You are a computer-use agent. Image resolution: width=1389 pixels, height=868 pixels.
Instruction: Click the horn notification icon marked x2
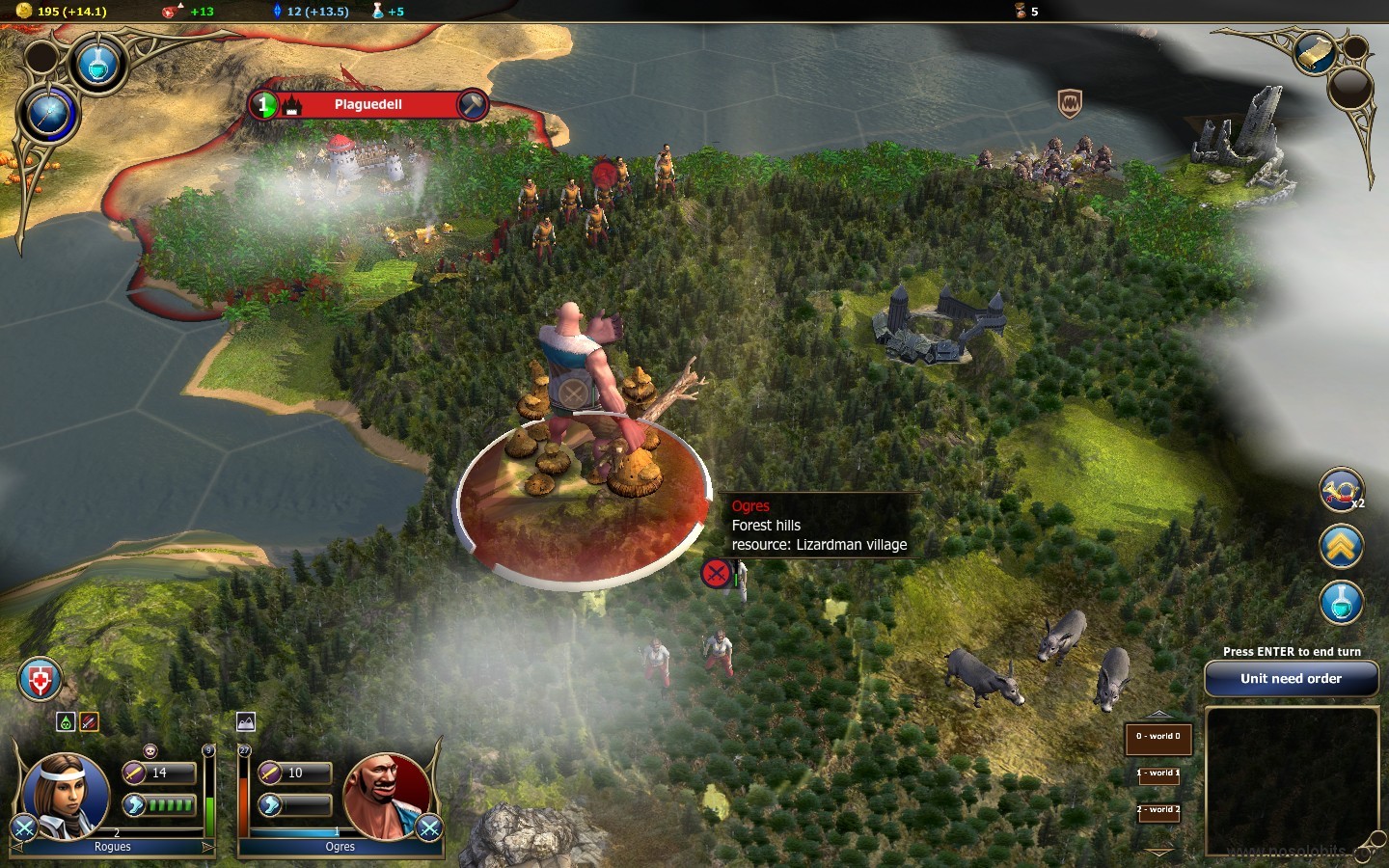click(x=1340, y=490)
